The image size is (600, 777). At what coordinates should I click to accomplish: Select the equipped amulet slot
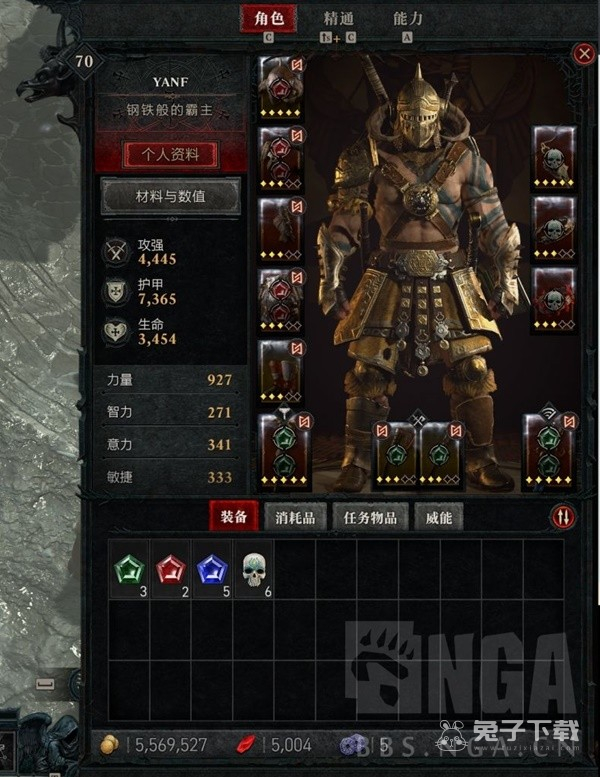tap(553, 157)
